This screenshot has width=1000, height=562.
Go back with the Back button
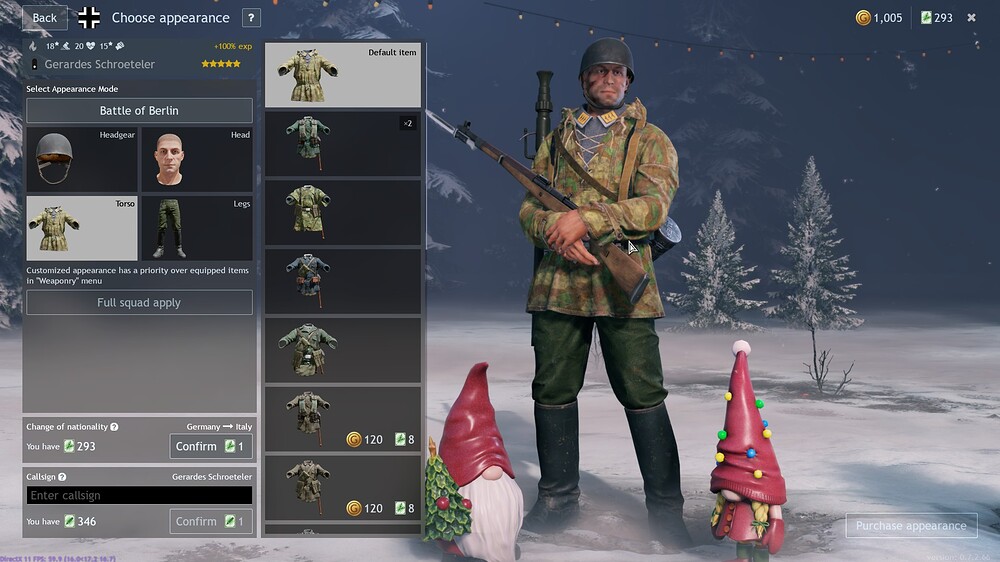click(x=44, y=17)
